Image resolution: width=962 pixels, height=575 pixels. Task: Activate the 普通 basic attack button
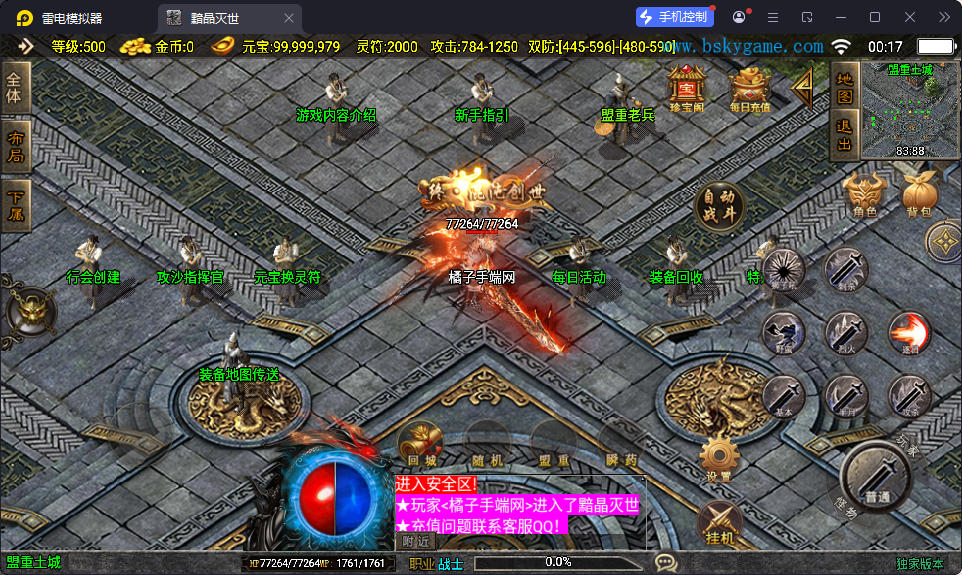click(876, 477)
